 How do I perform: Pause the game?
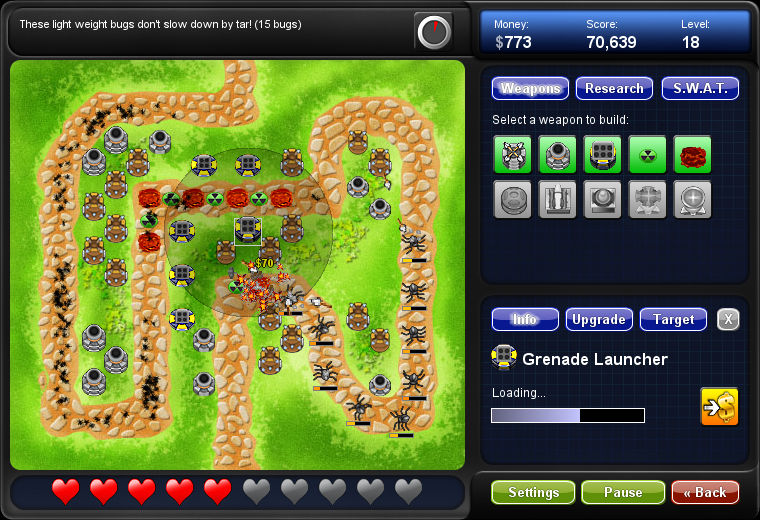click(623, 493)
